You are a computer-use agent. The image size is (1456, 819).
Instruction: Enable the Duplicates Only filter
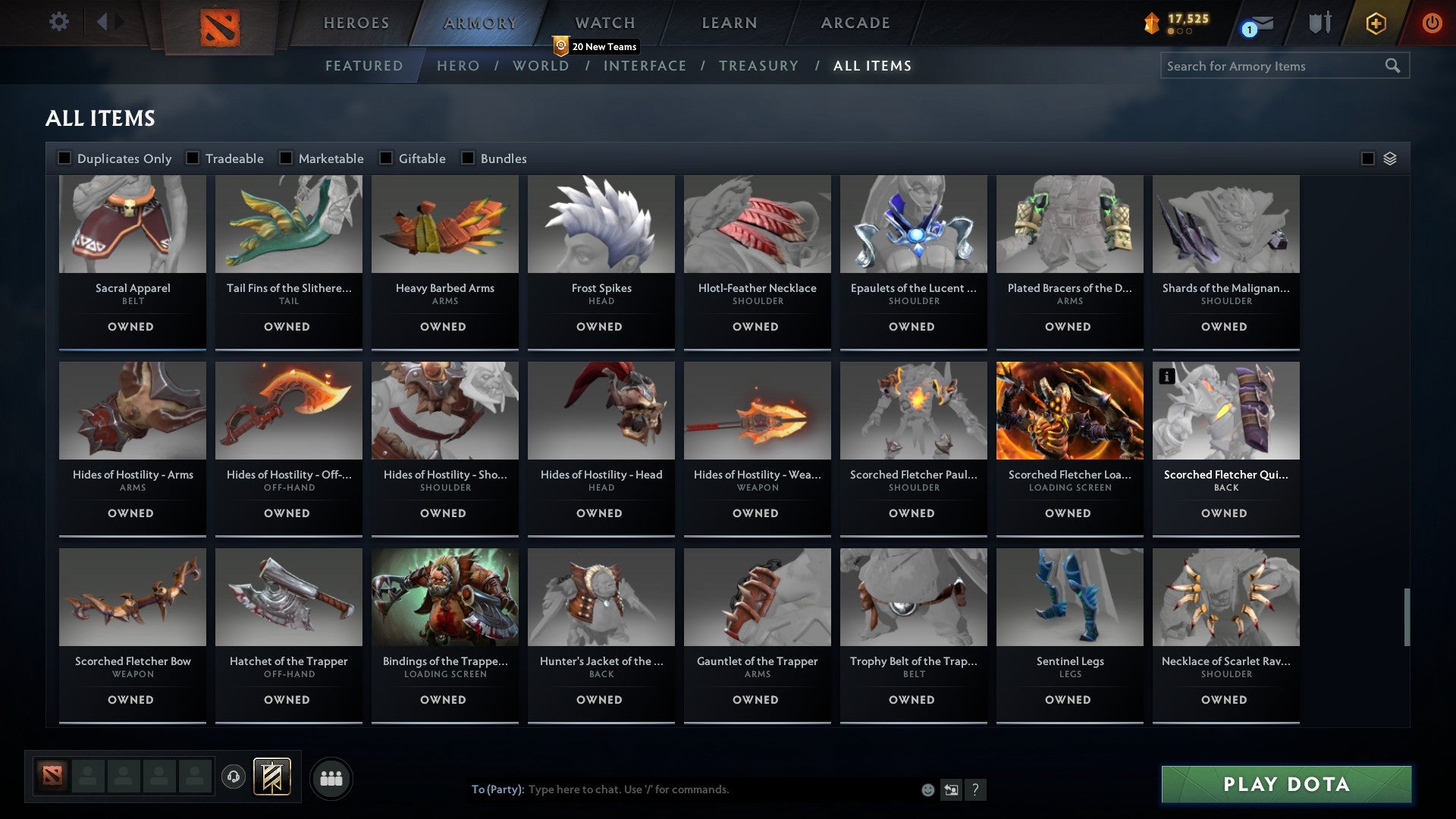pyautogui.click(x=64, y=158)
